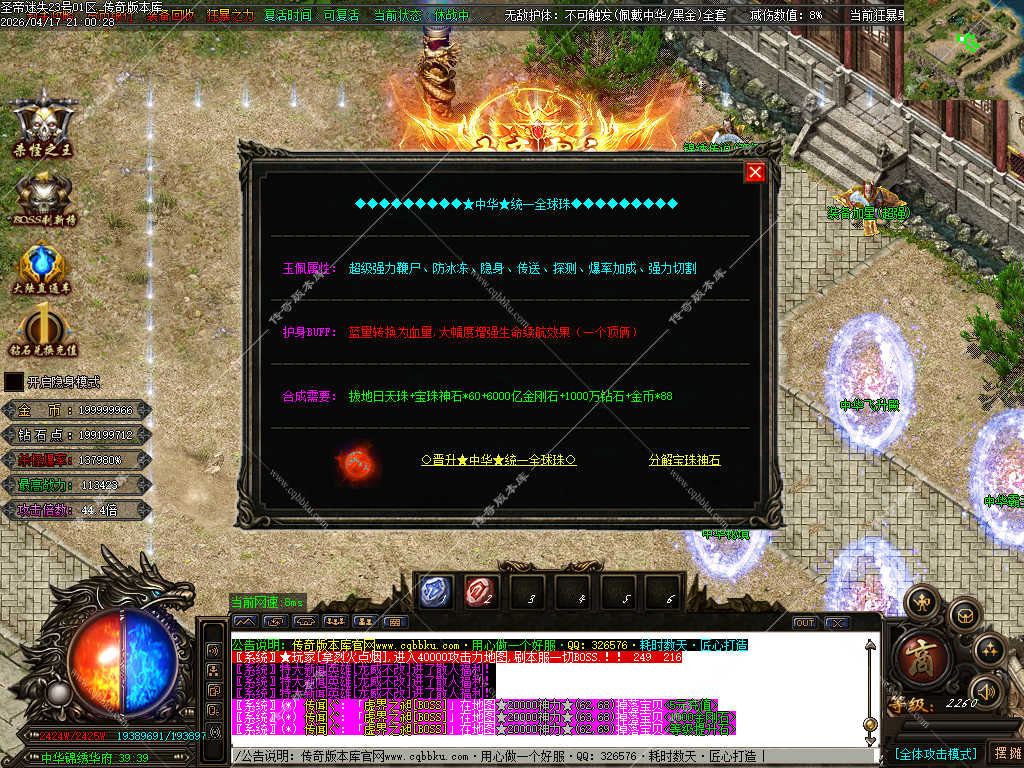
Task: Click the X button beside OUT
Action: click(x=836, y=622)
